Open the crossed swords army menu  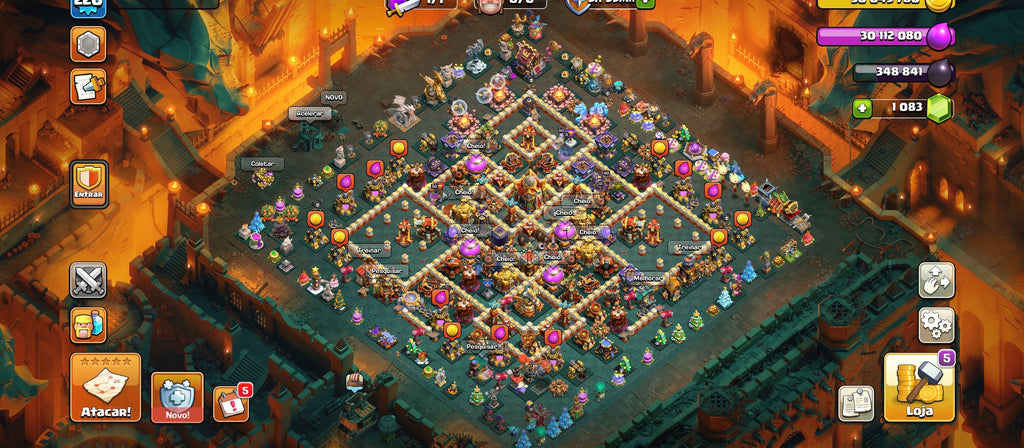coord(88,280)
